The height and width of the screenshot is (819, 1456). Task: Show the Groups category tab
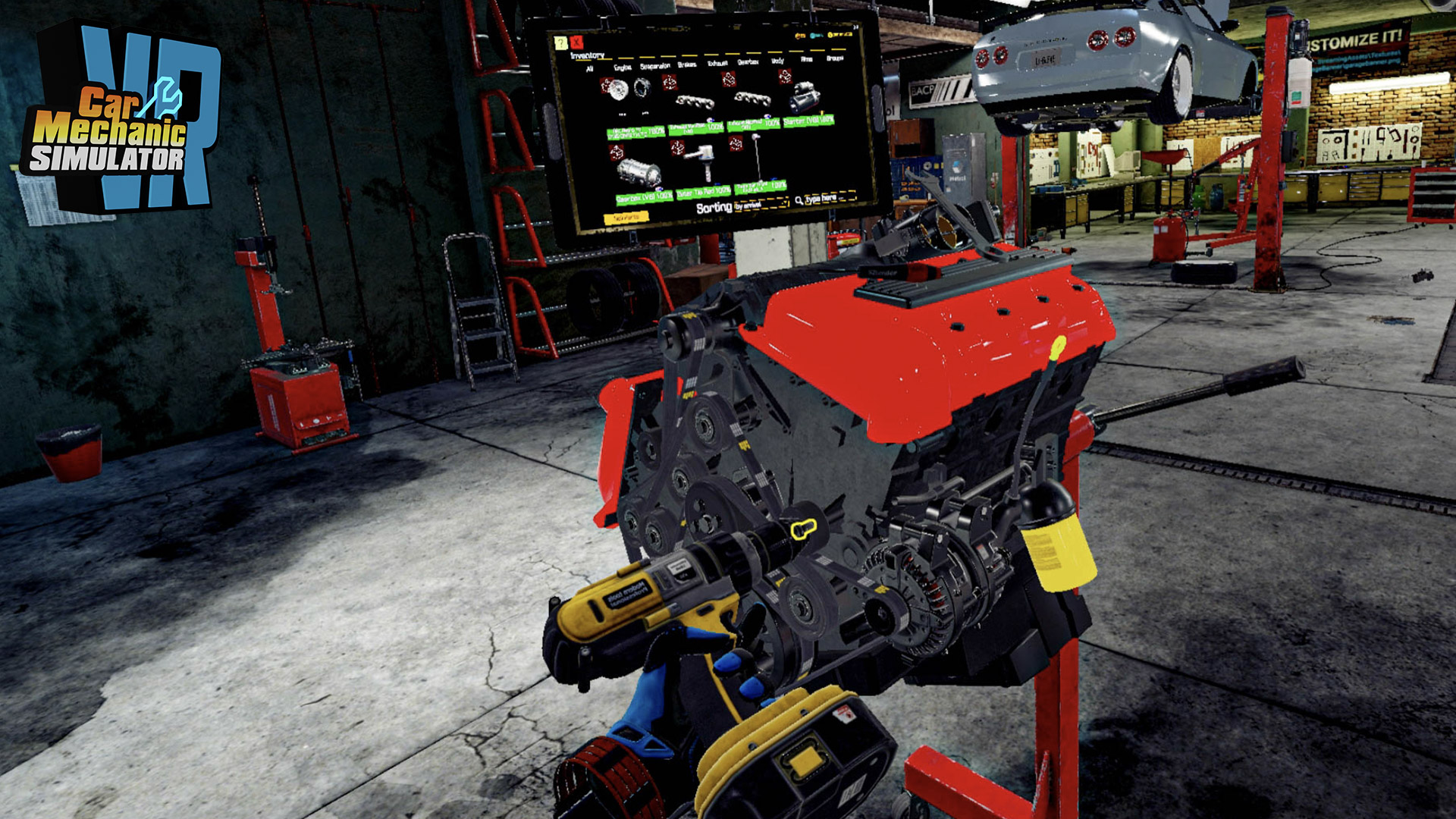point(835,58)
